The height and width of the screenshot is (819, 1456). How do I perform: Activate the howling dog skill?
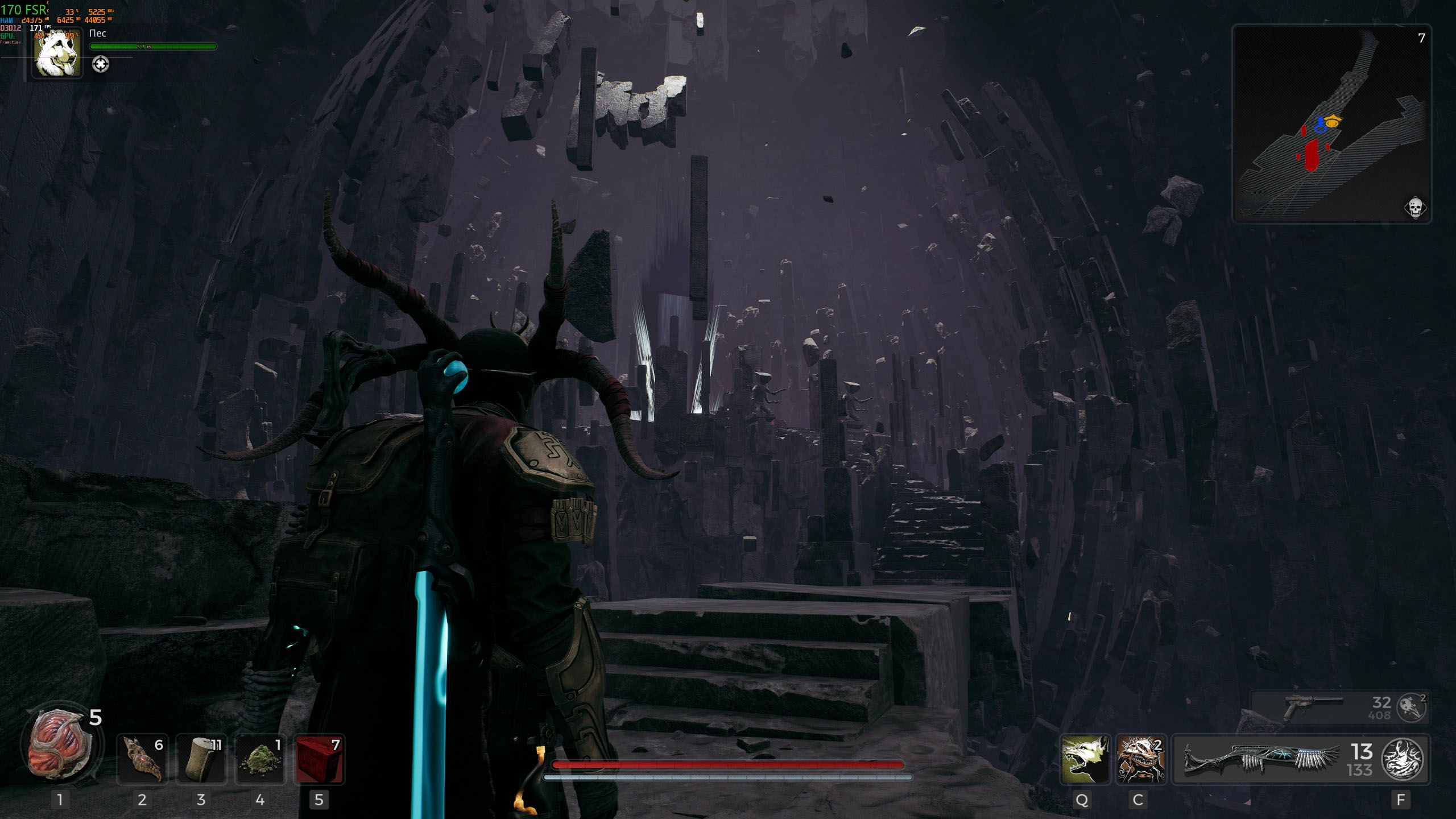click(x=1085, y=760)
